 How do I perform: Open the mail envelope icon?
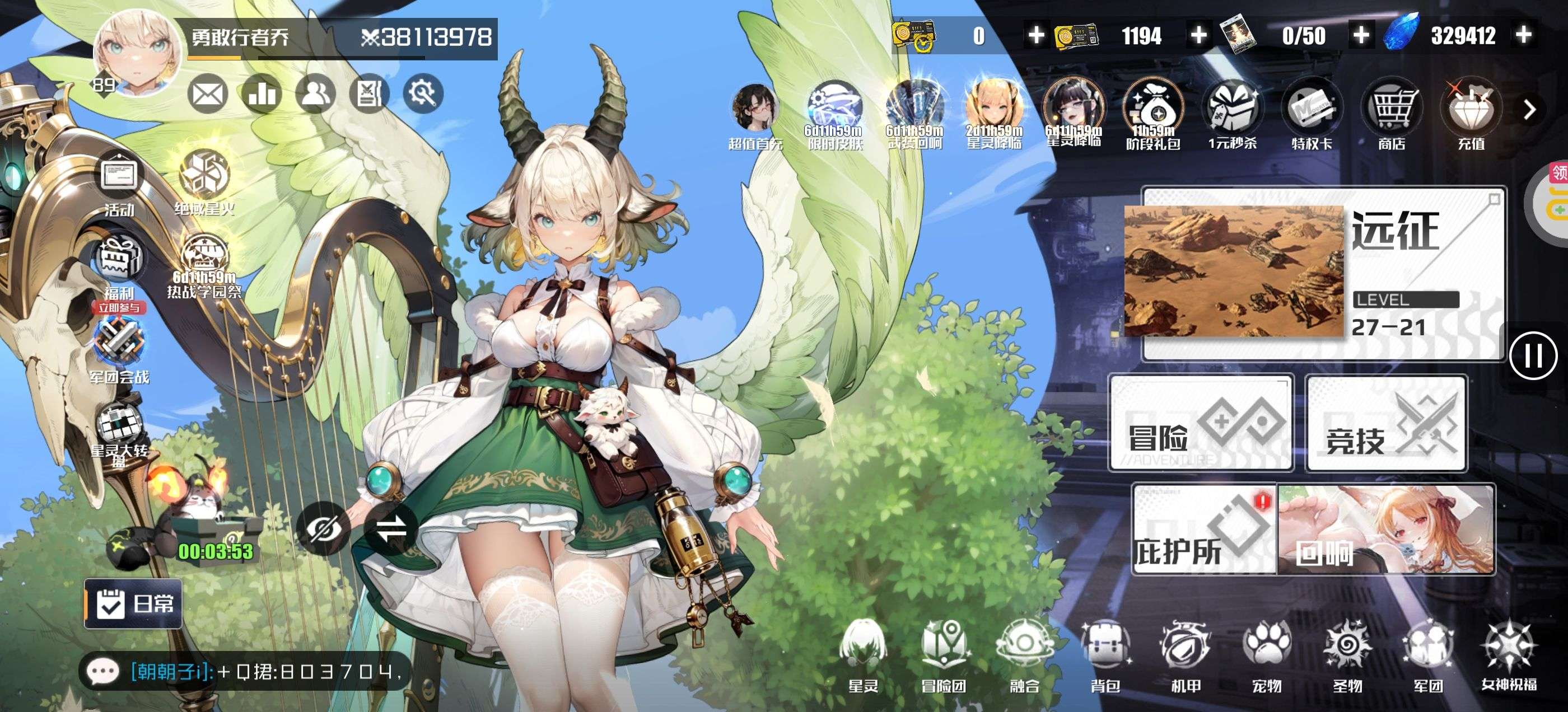click(207, 95)
